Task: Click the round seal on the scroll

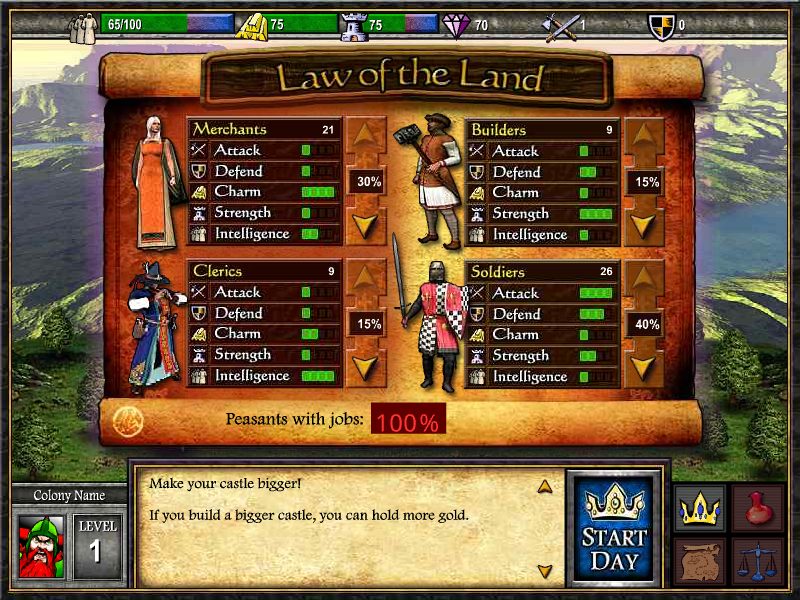Action: tap(127, 420)
